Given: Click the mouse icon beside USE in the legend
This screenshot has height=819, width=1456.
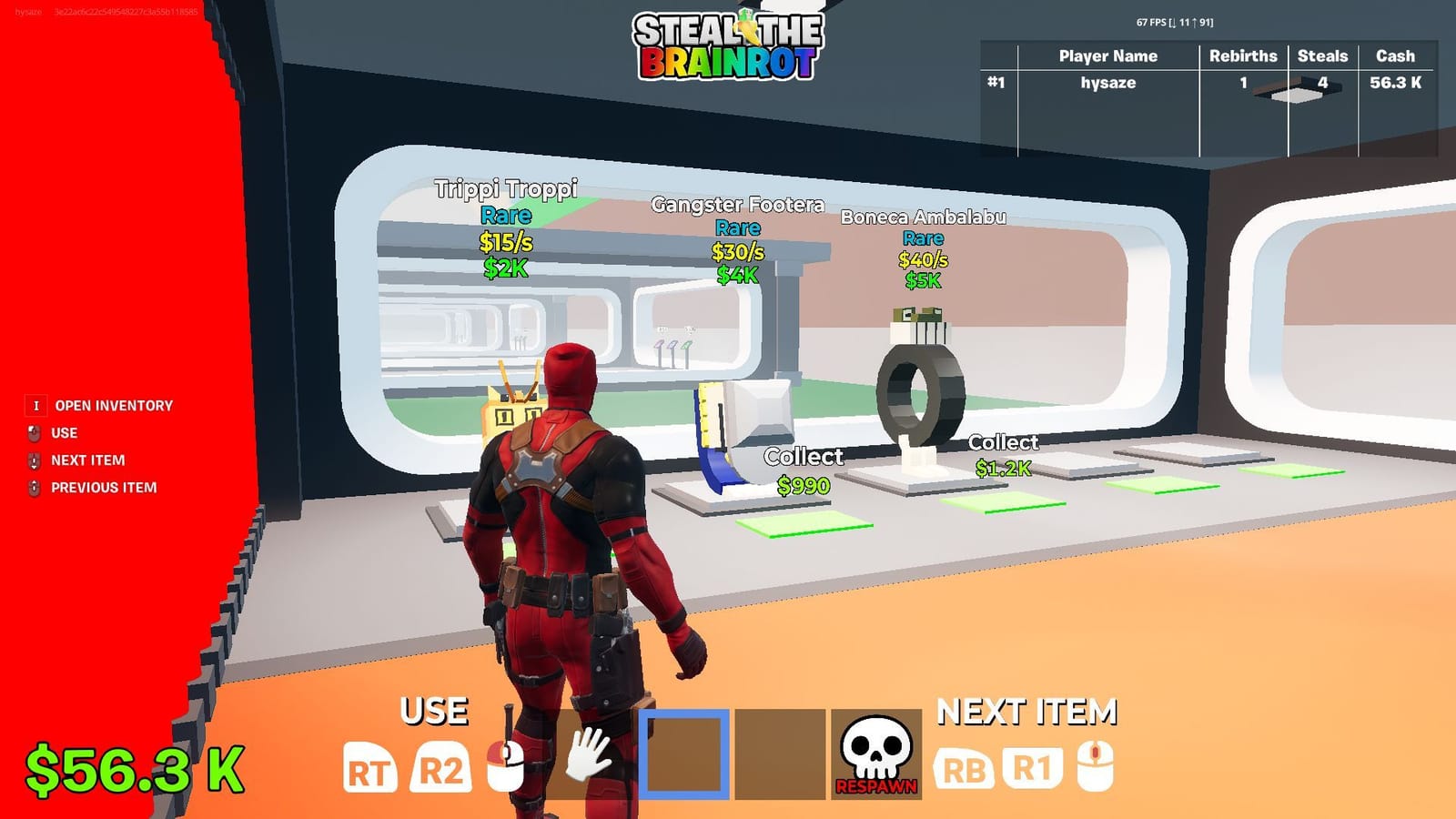Looking at the screenshot, I should (34, 433).
